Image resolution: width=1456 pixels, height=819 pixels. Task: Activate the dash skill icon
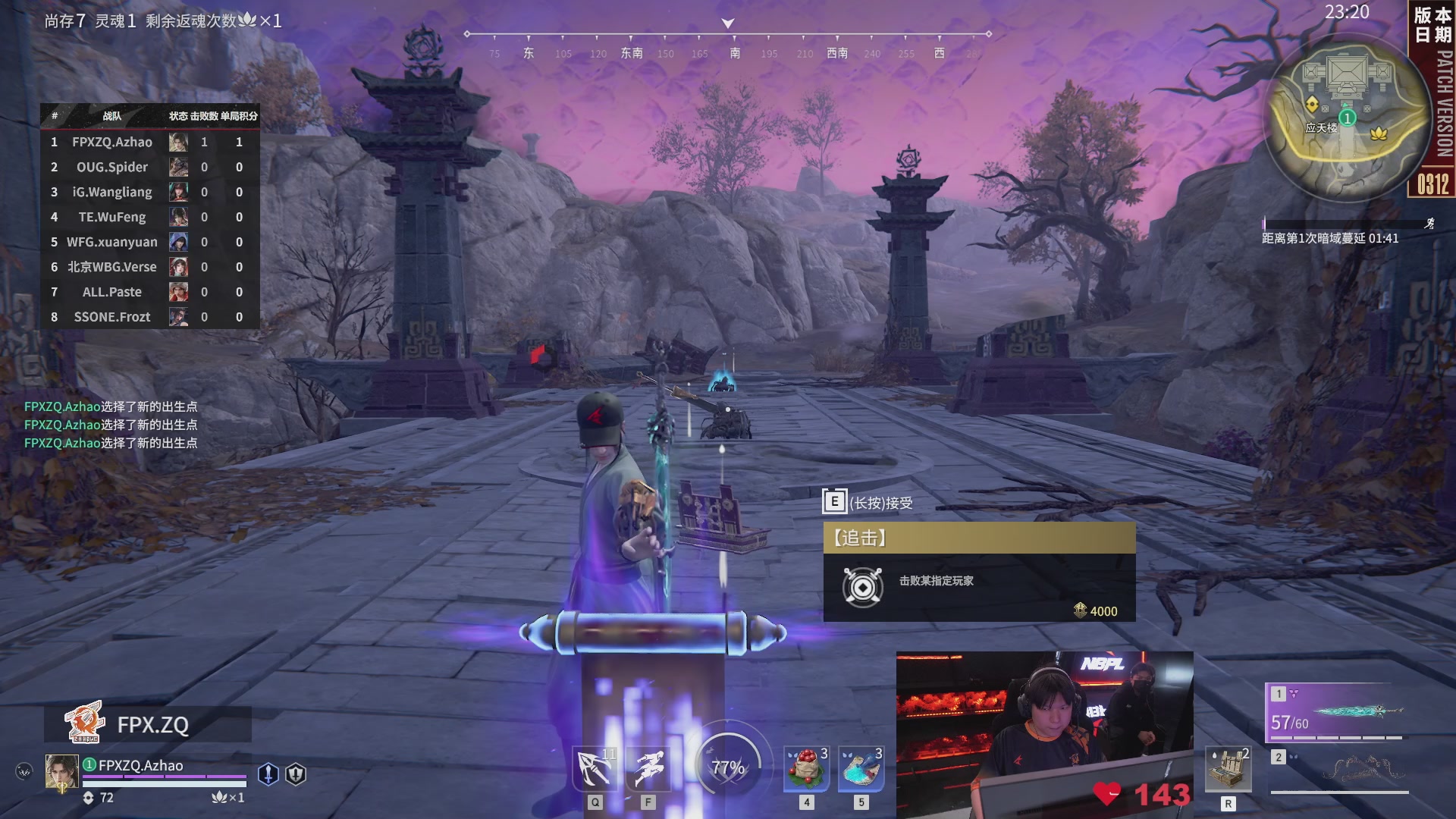tap(648, 769)
